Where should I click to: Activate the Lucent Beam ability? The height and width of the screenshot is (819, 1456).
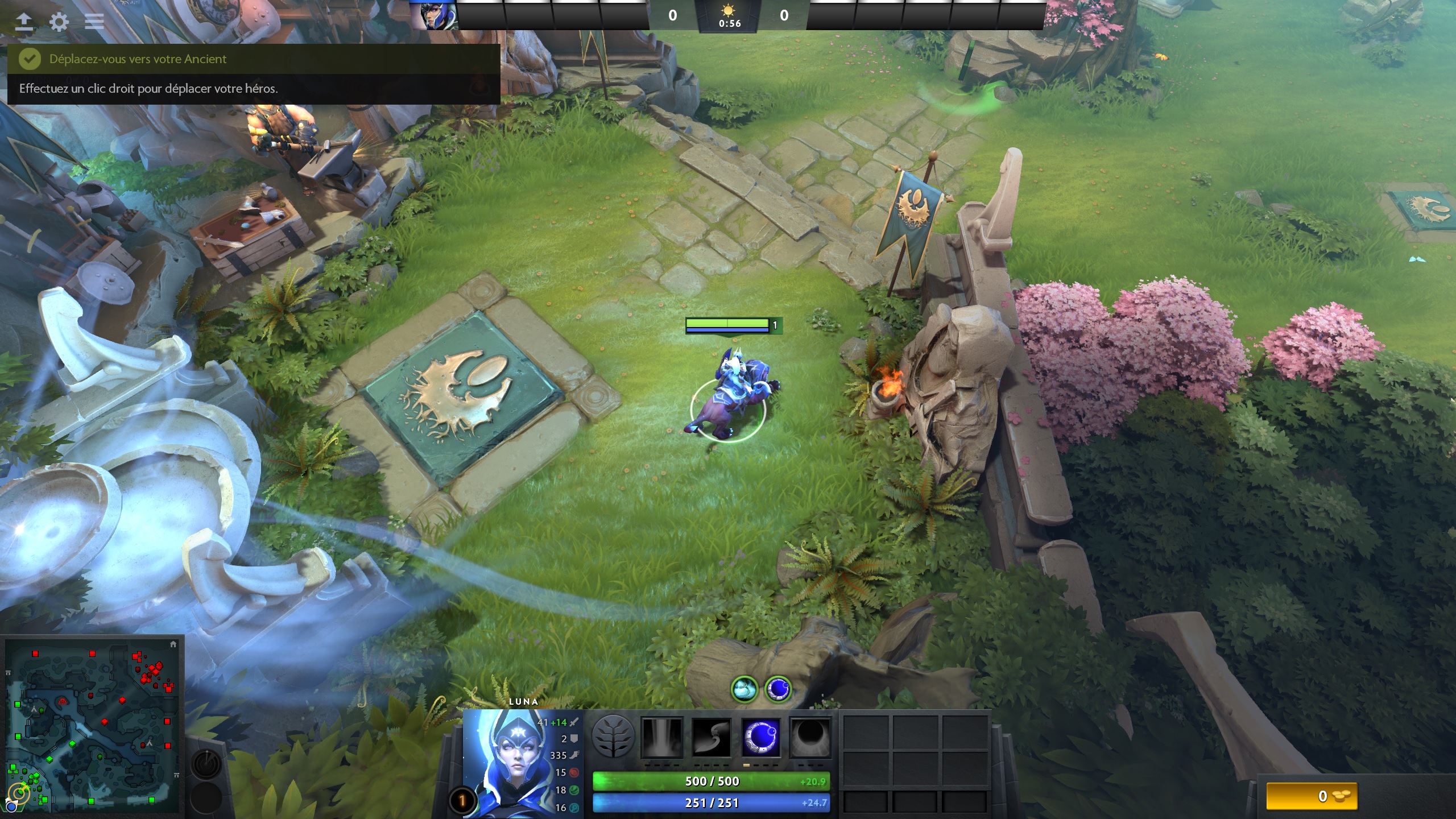point(661,738)
